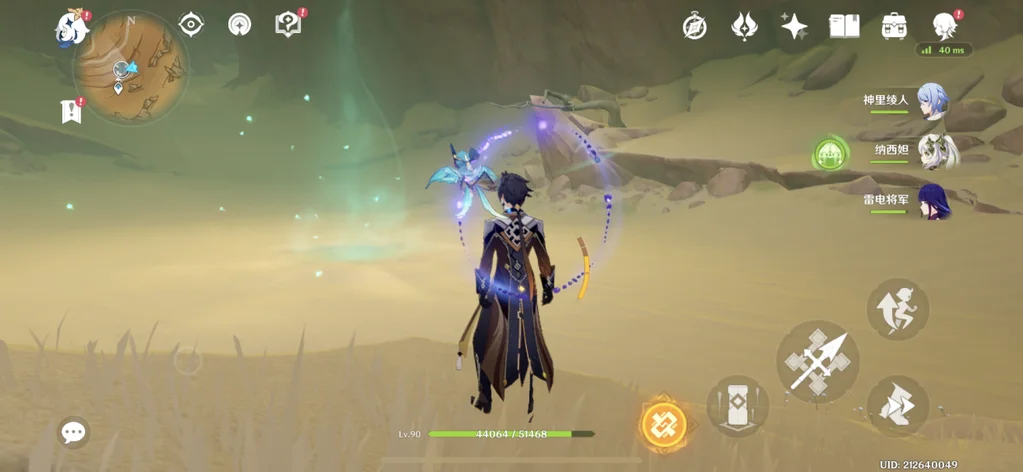This screenshot has height=472, width=1023.
Task: Switch to party member 纳西妲
Action: point(936,151)
